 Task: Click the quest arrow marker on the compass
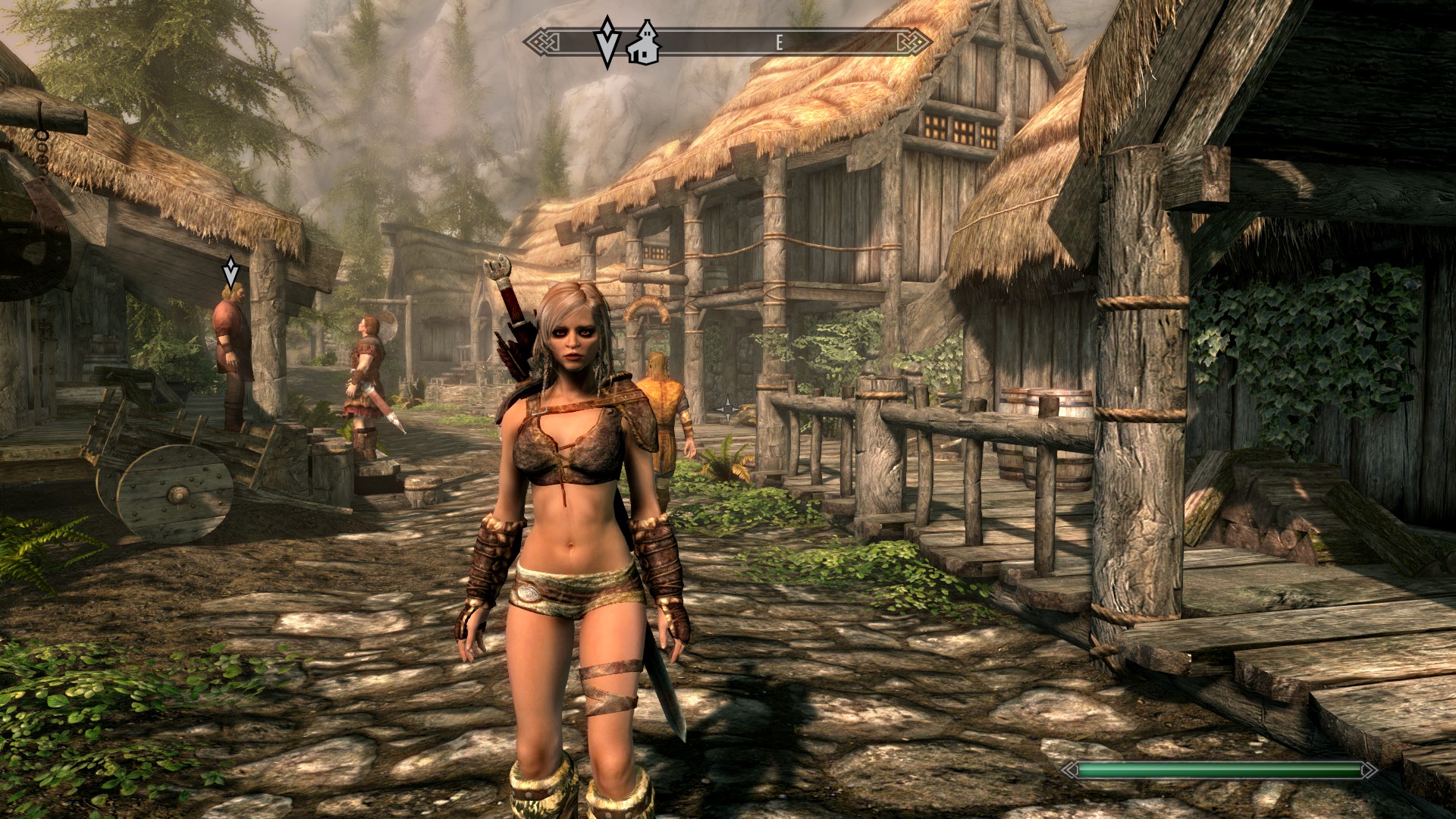pos(607,42)
